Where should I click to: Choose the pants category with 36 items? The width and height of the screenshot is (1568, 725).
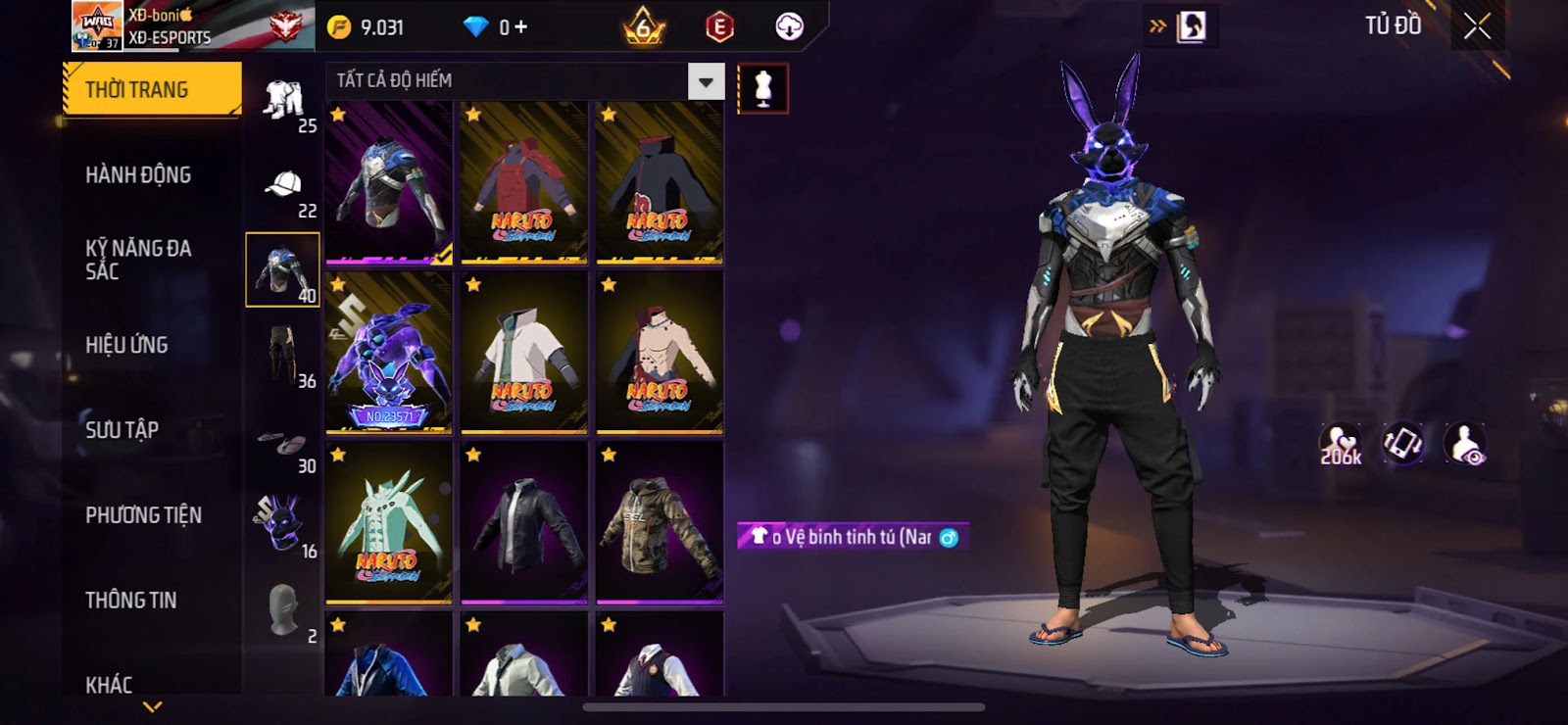(283, 357)
